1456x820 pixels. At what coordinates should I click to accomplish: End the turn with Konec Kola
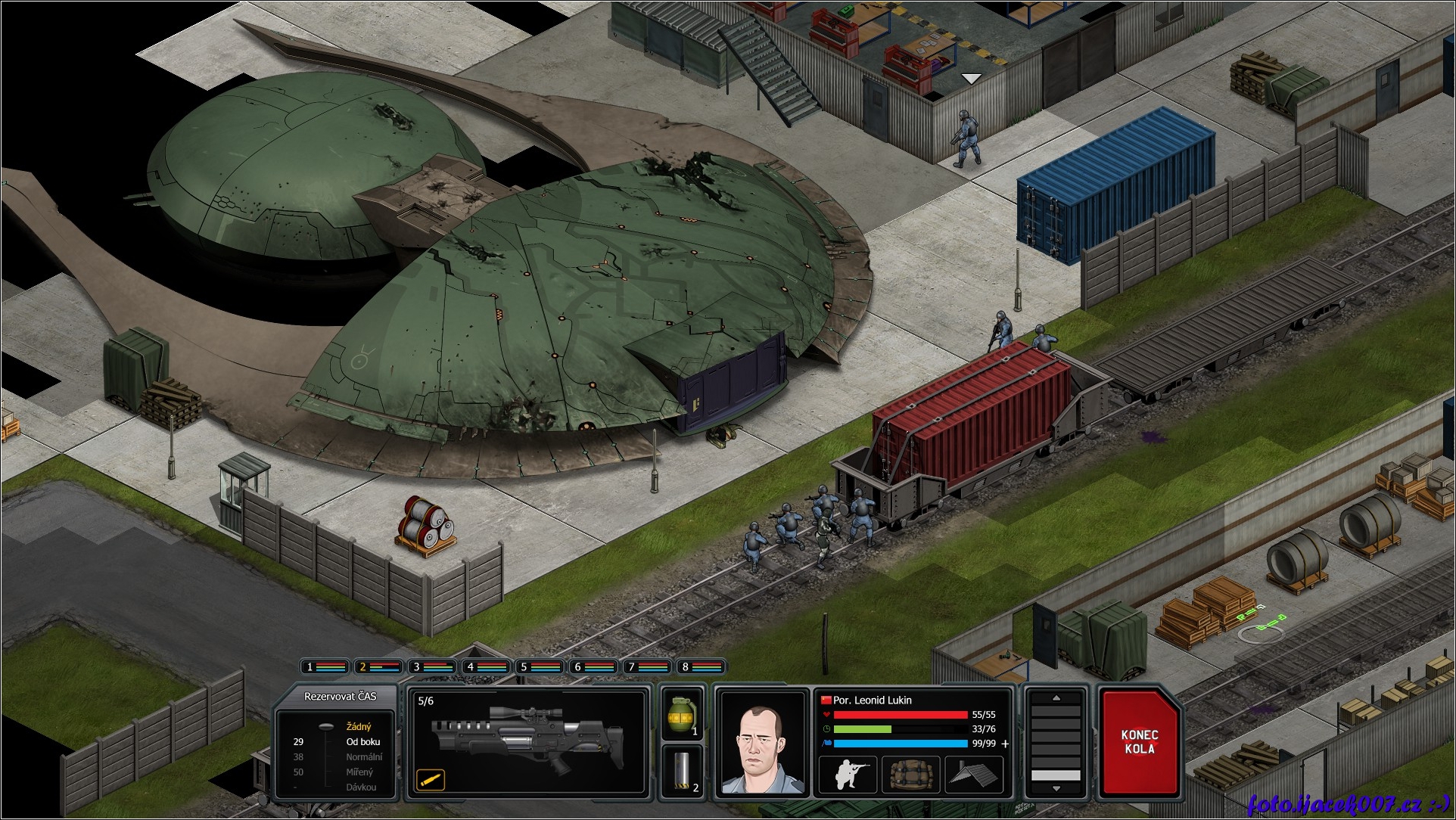(1139, 742)
